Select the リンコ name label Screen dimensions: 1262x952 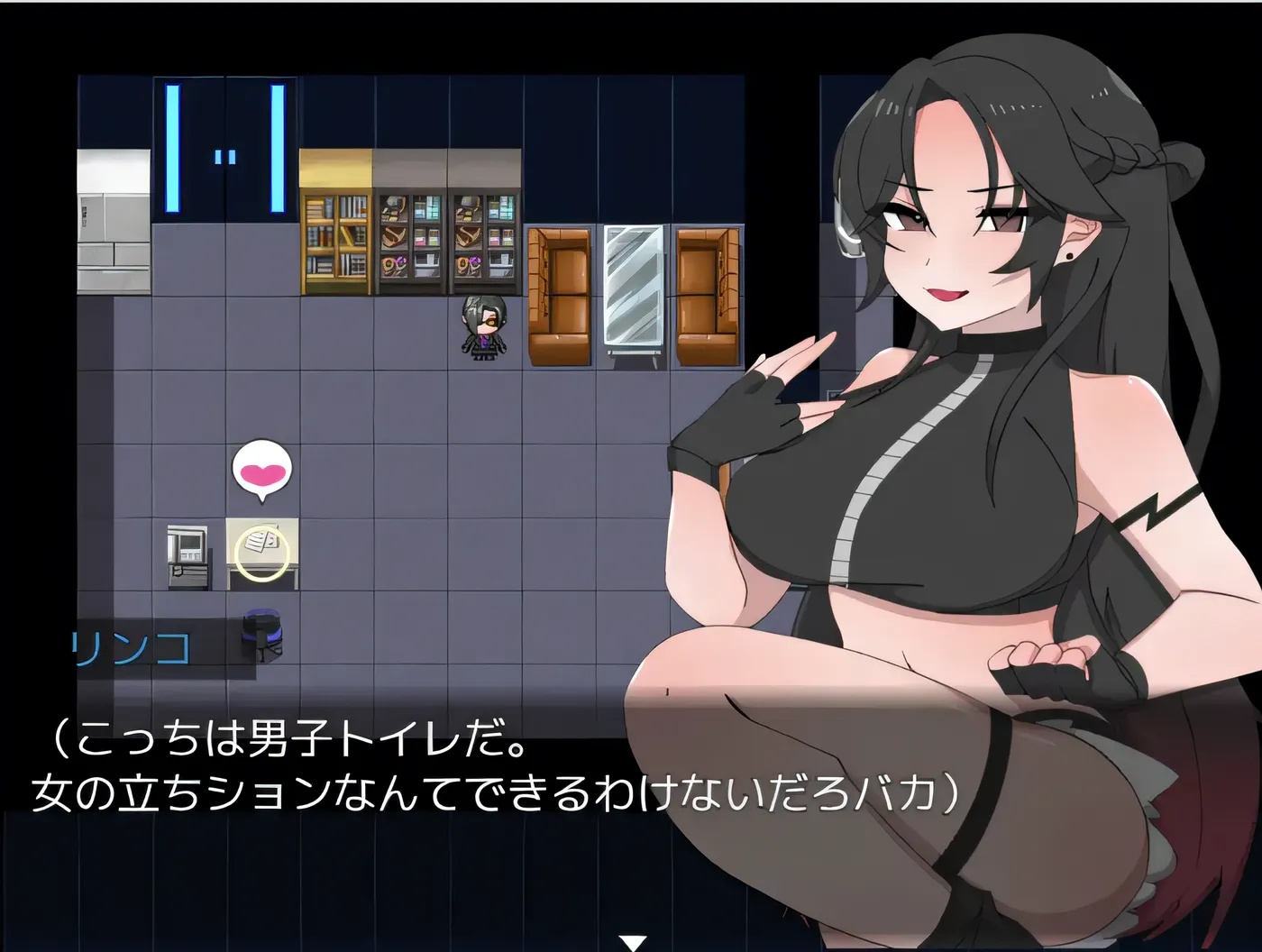click(x=131, y=643)
